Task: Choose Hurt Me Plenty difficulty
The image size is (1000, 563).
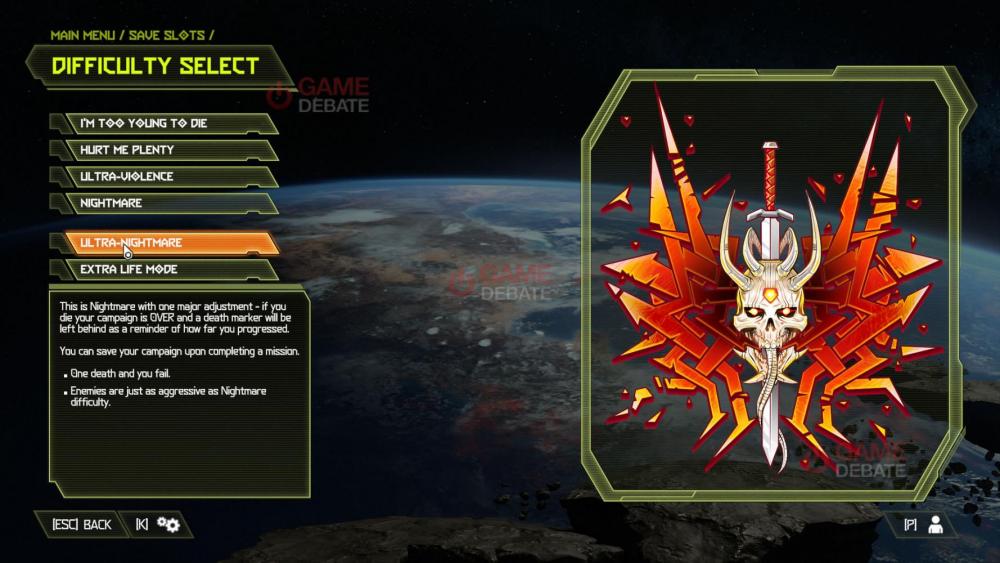Action: coord(163,150)
